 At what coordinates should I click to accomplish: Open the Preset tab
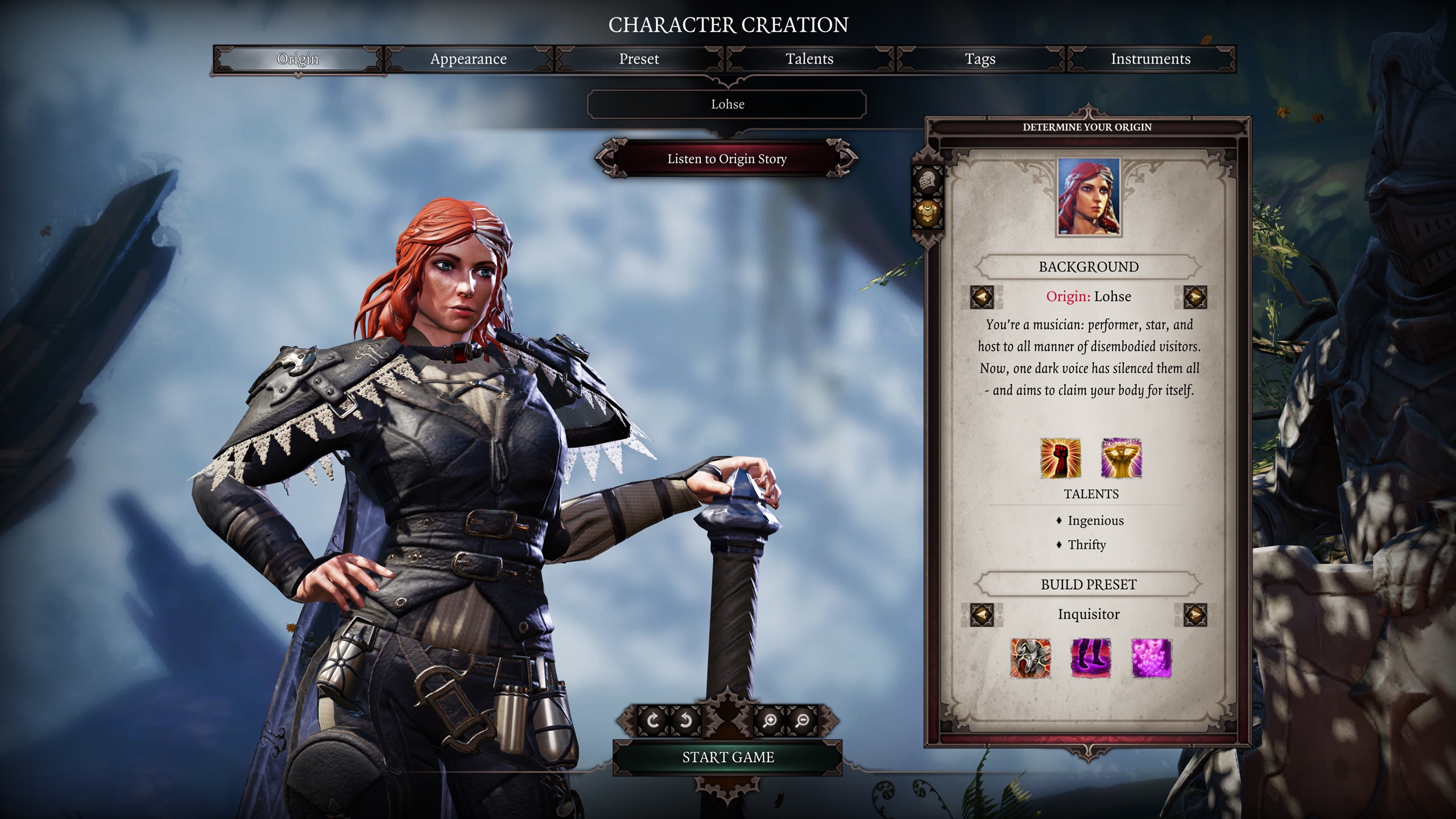tap(639, 59)
